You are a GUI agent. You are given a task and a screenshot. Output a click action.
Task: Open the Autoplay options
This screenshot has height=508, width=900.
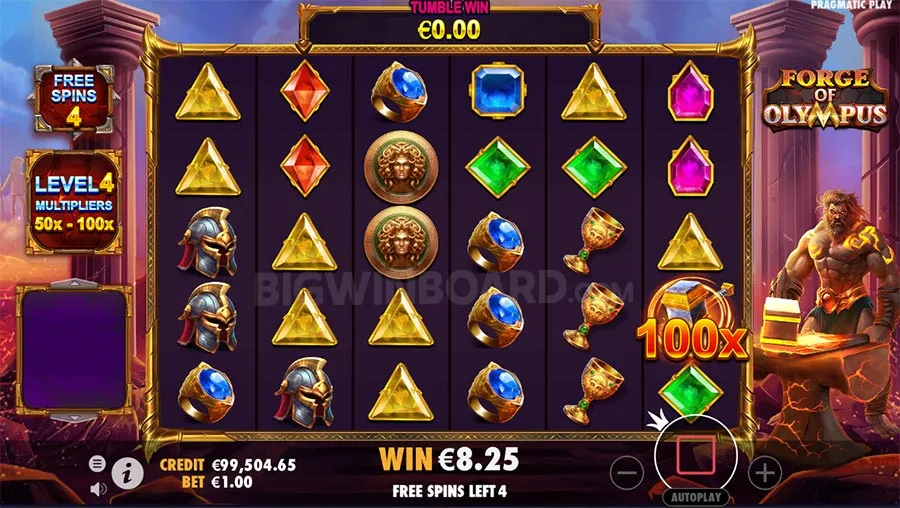[x=694, y=496]
